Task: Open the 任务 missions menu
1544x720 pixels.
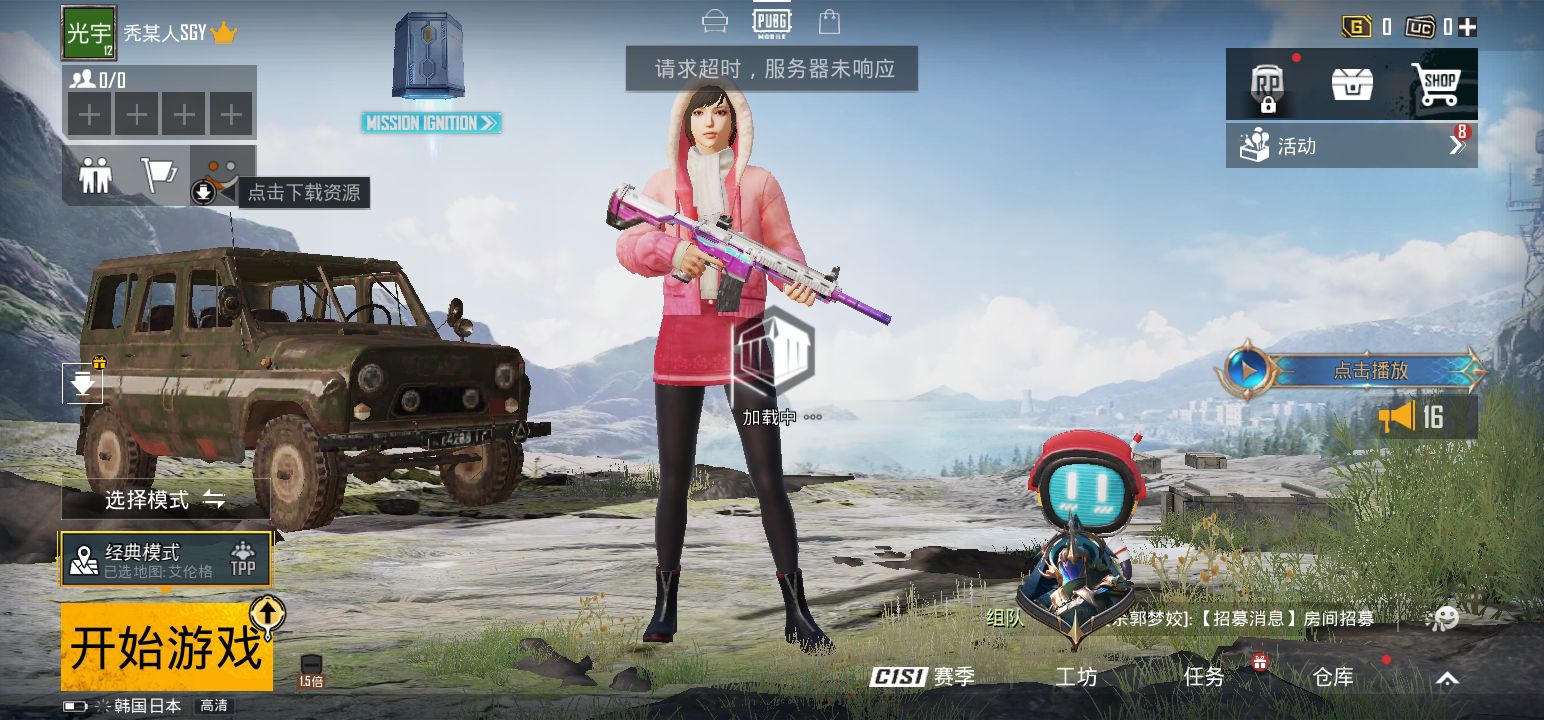Action: [x=1204, y=677]
